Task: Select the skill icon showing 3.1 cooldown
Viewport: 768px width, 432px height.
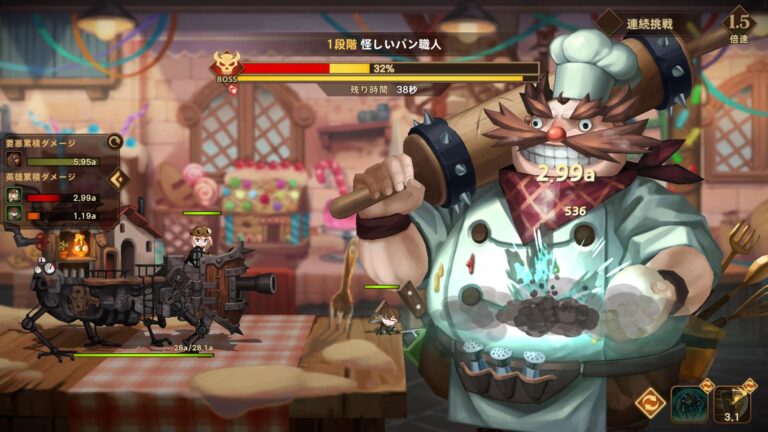Action: click(x=732, y=403)
